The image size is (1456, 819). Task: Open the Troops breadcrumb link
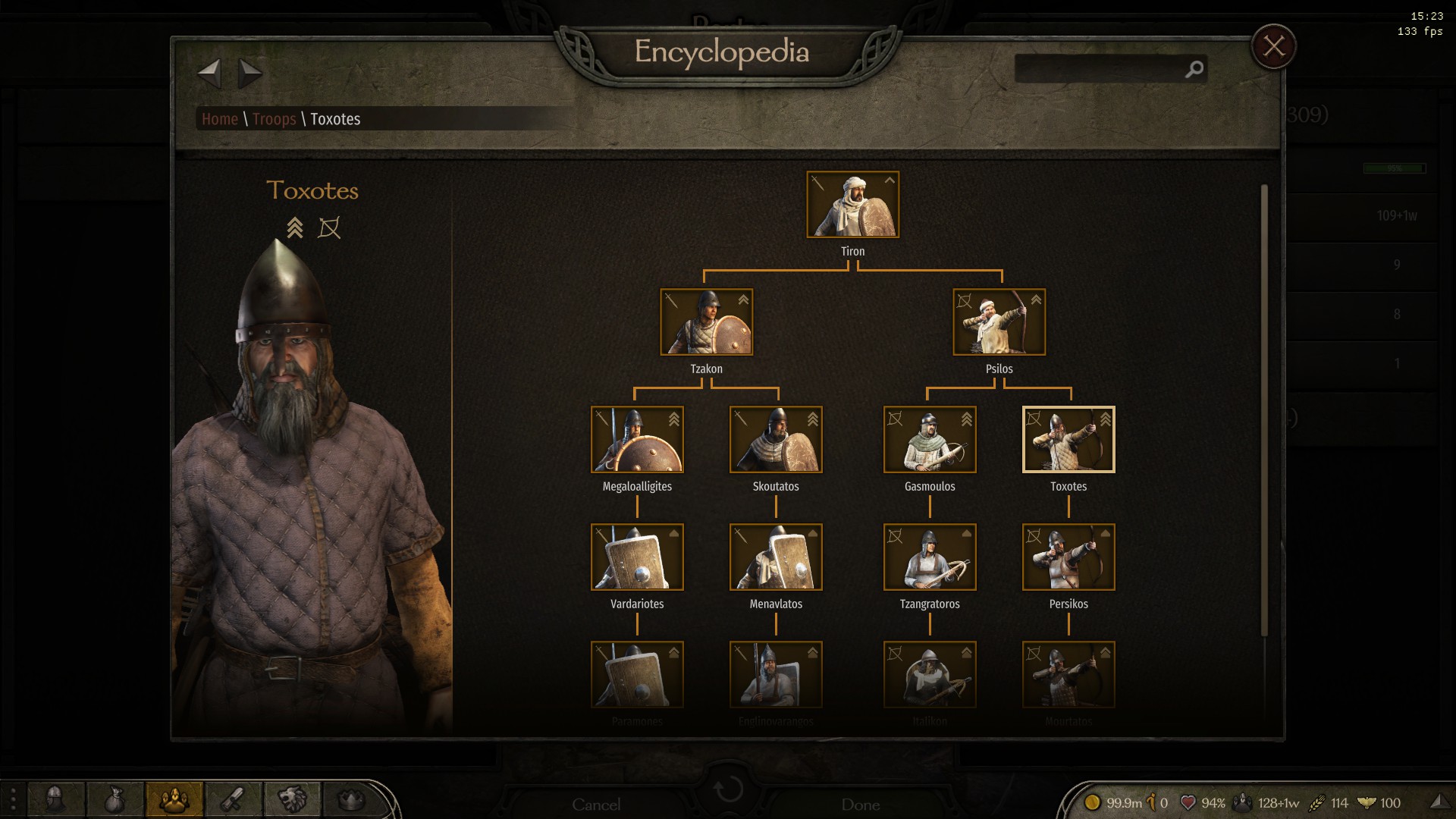(274, 119)
